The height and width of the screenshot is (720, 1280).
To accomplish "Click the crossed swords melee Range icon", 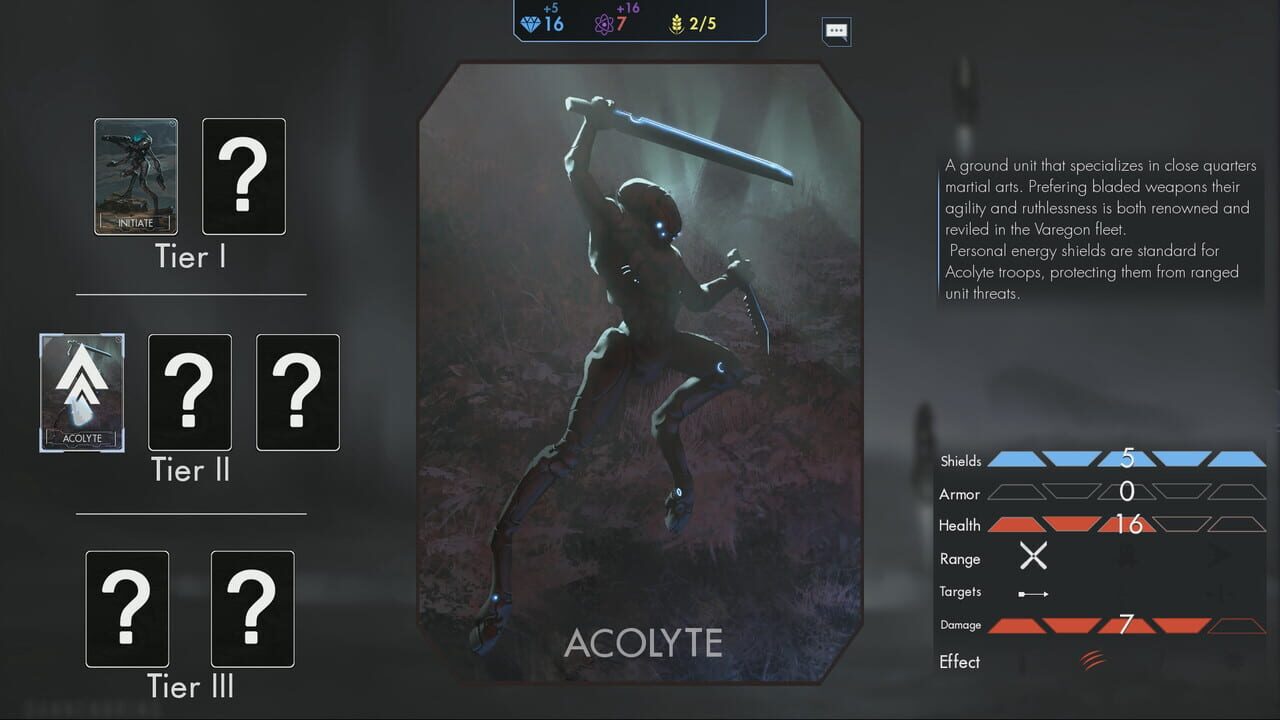I will click(1032, 556).
